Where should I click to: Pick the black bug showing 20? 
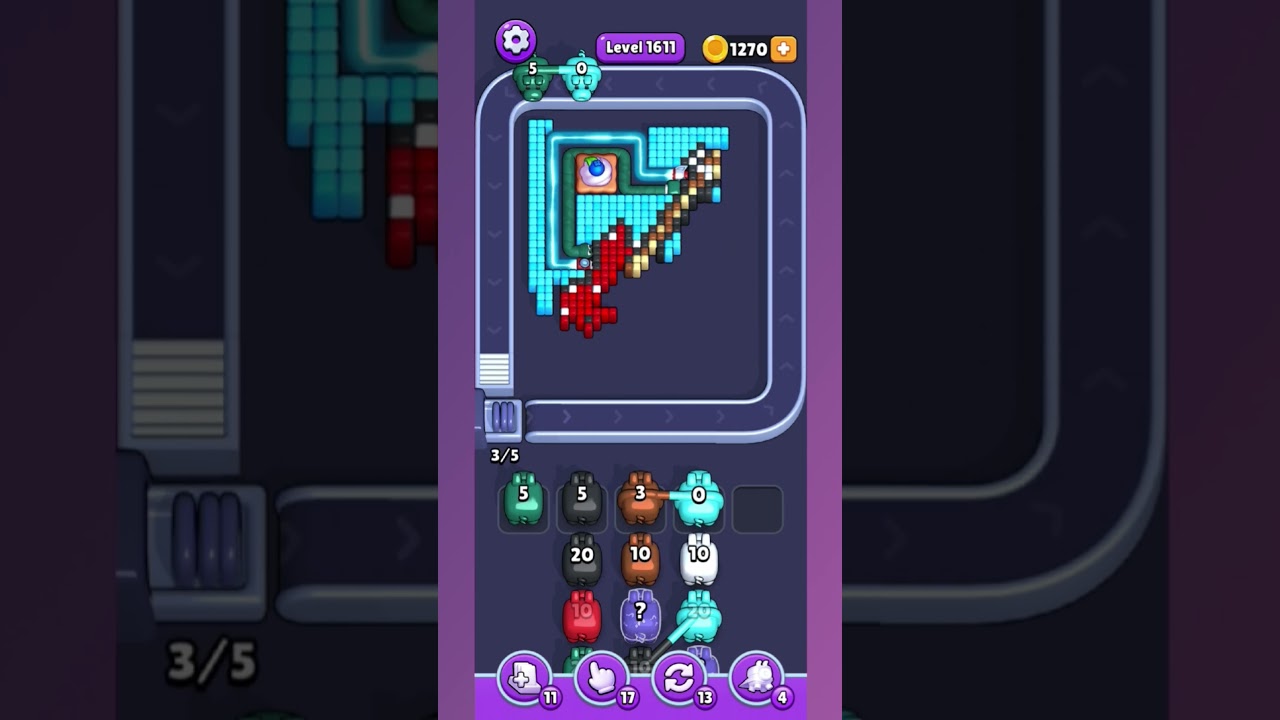[x=582, y=561]
